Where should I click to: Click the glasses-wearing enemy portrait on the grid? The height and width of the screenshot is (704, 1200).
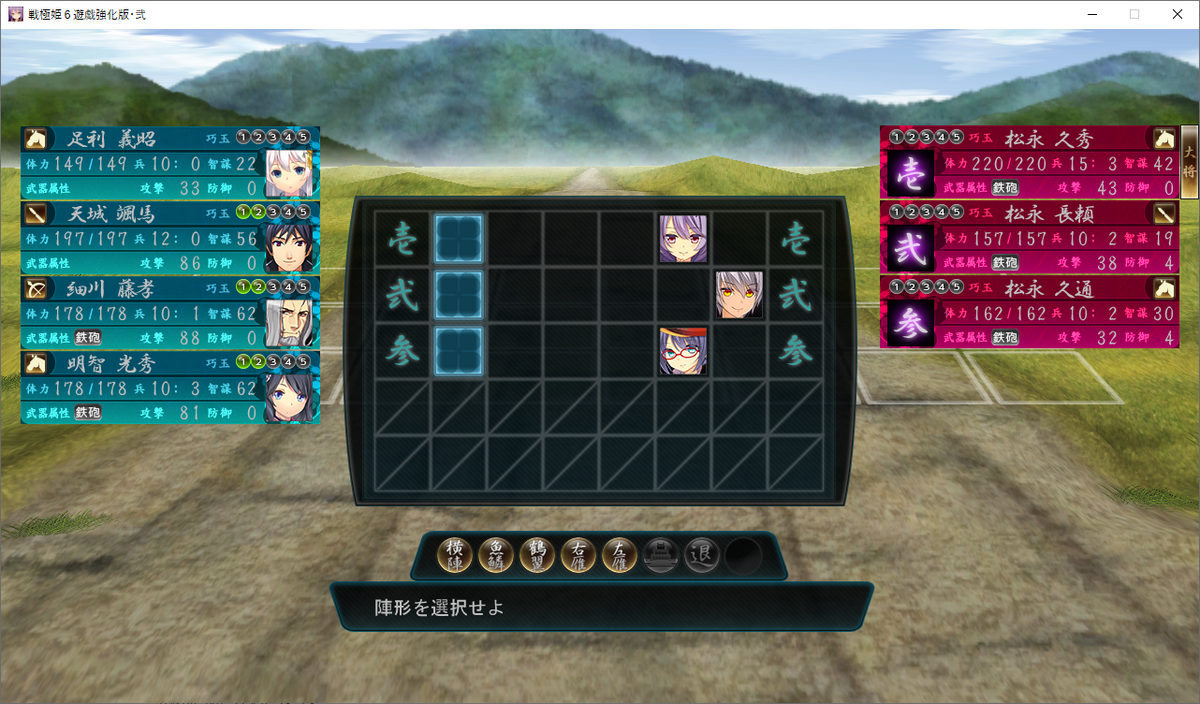pos(683,351)
